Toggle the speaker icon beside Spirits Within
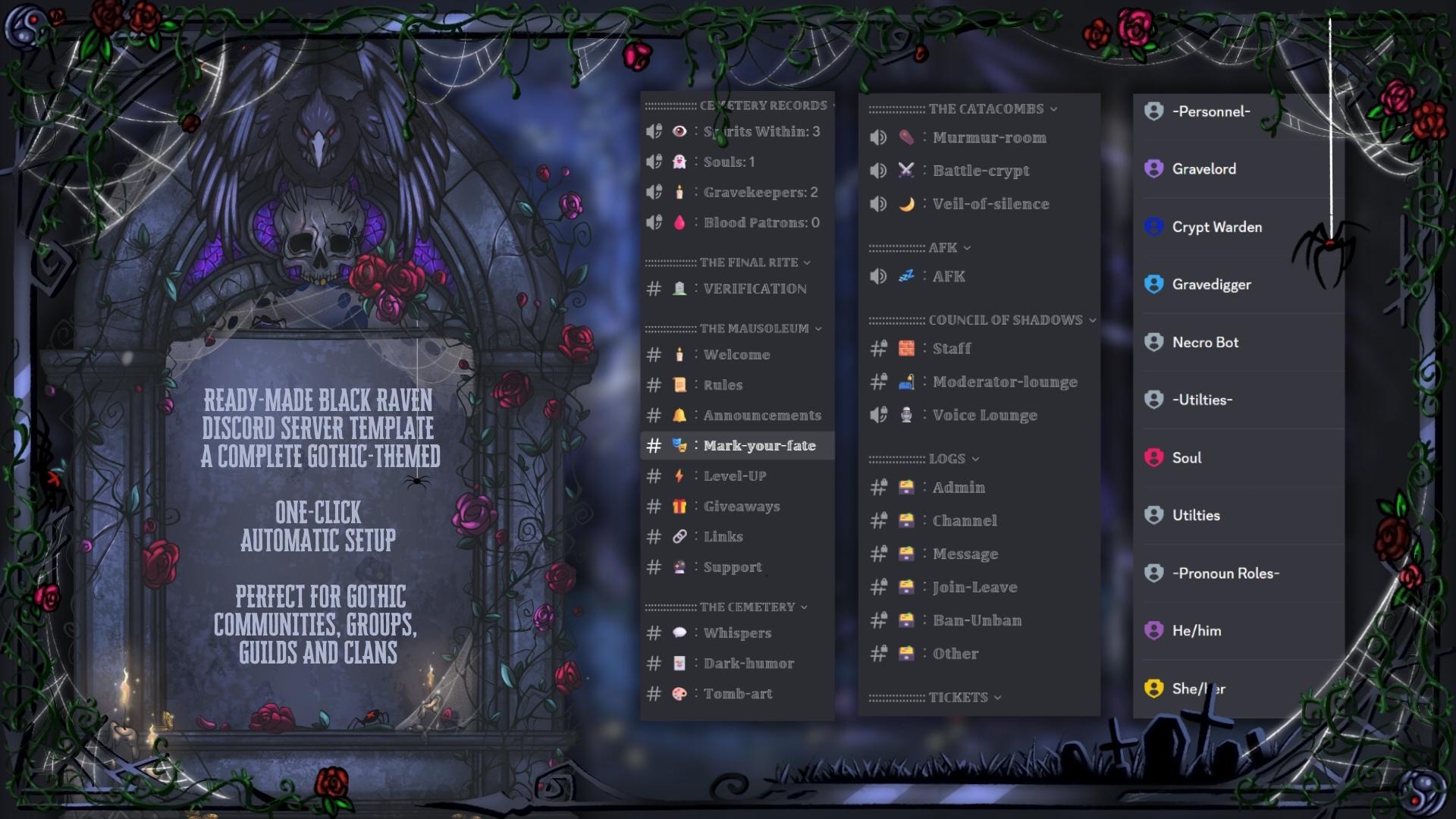 653,130
